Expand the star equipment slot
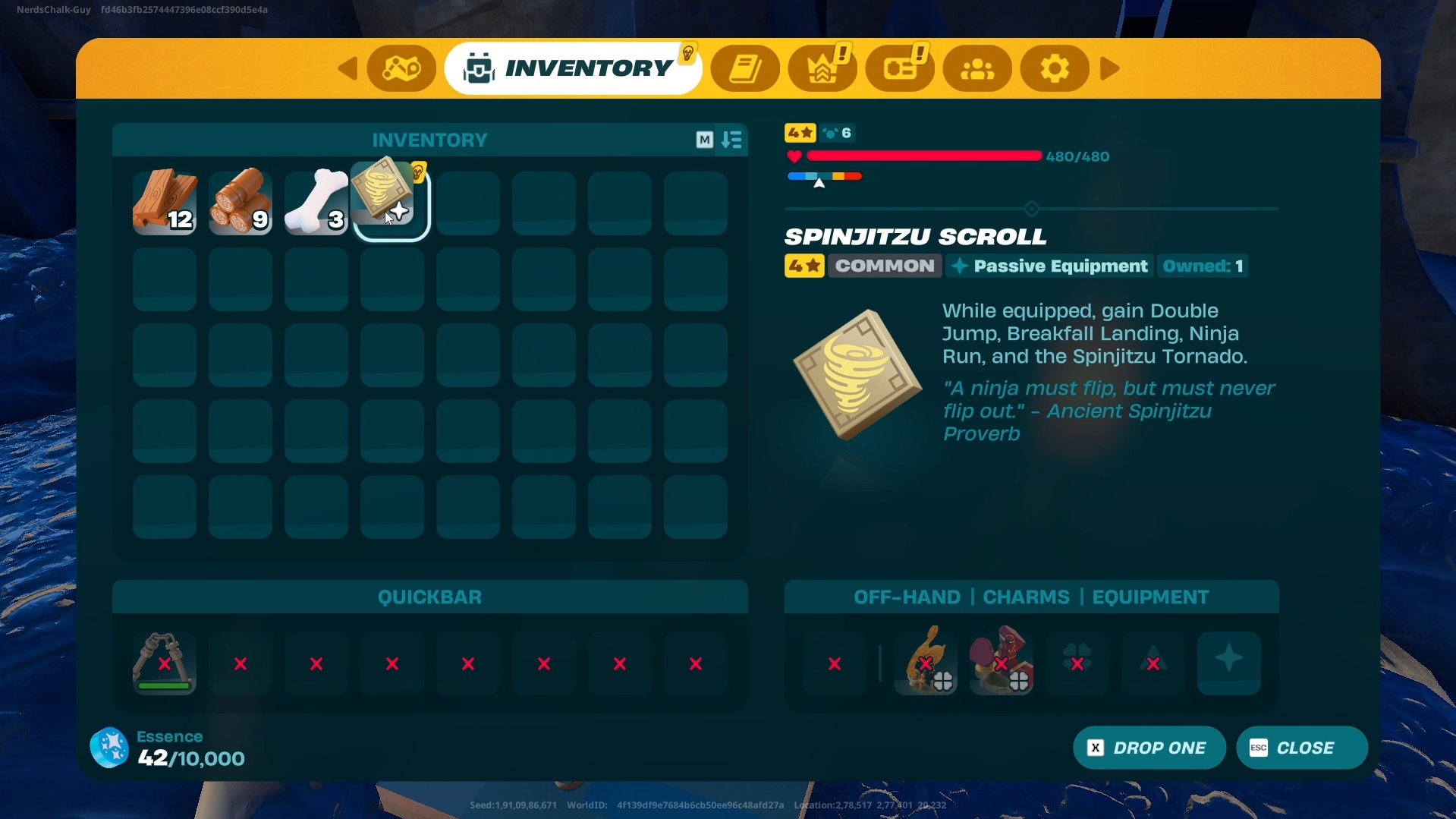Image resolution: width=1456 pixels, height=819 pixels. [1228, 663]
